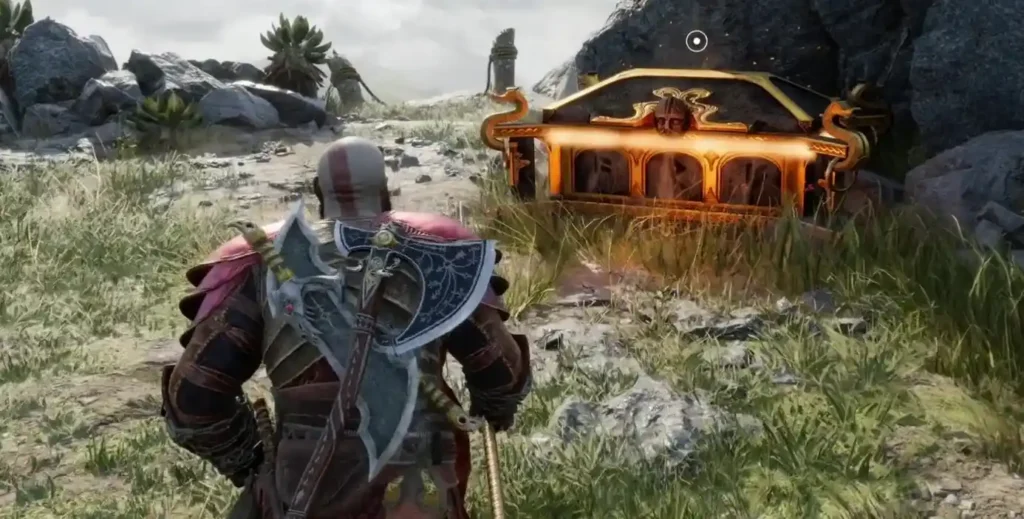Viewport: 1024px width, 519px height.
Task: Click the circular interaction marker above the chest
Action: pyautogui.click(x=697, y=41)
